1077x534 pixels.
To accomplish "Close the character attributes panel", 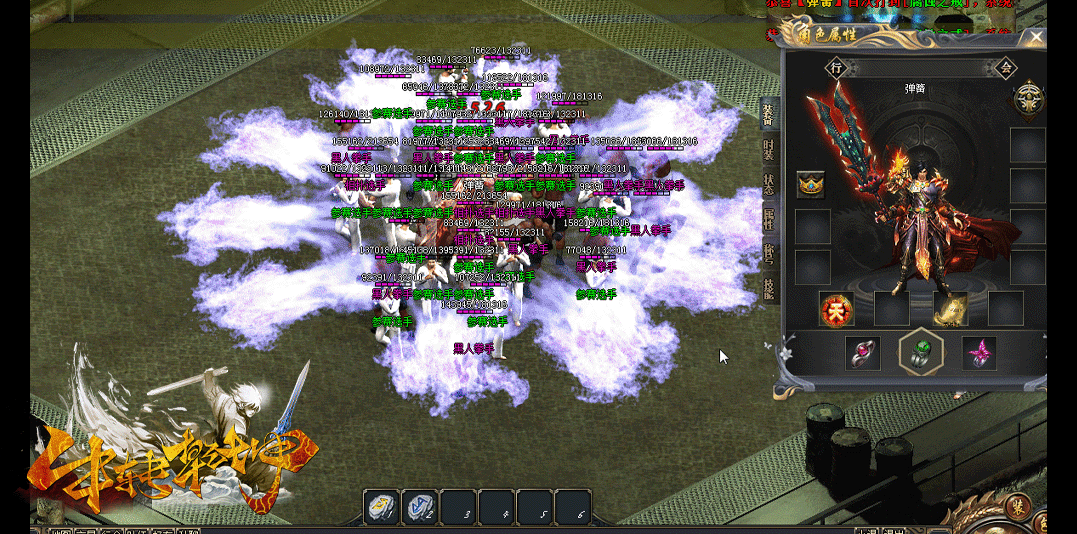I will (1036, 38).
